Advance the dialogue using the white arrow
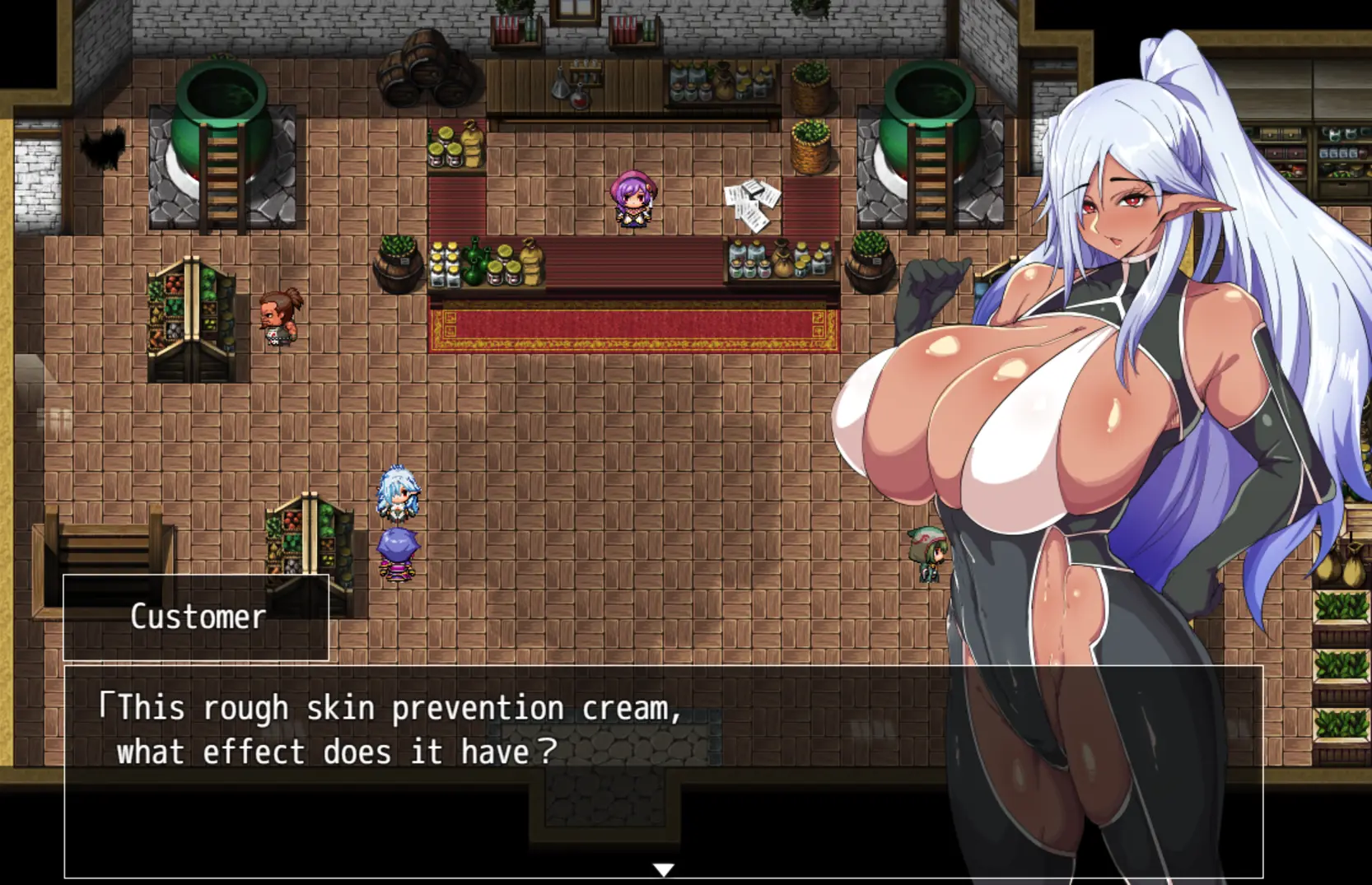1372x885 pixels. pyautogui.click(x=663, y=869)
